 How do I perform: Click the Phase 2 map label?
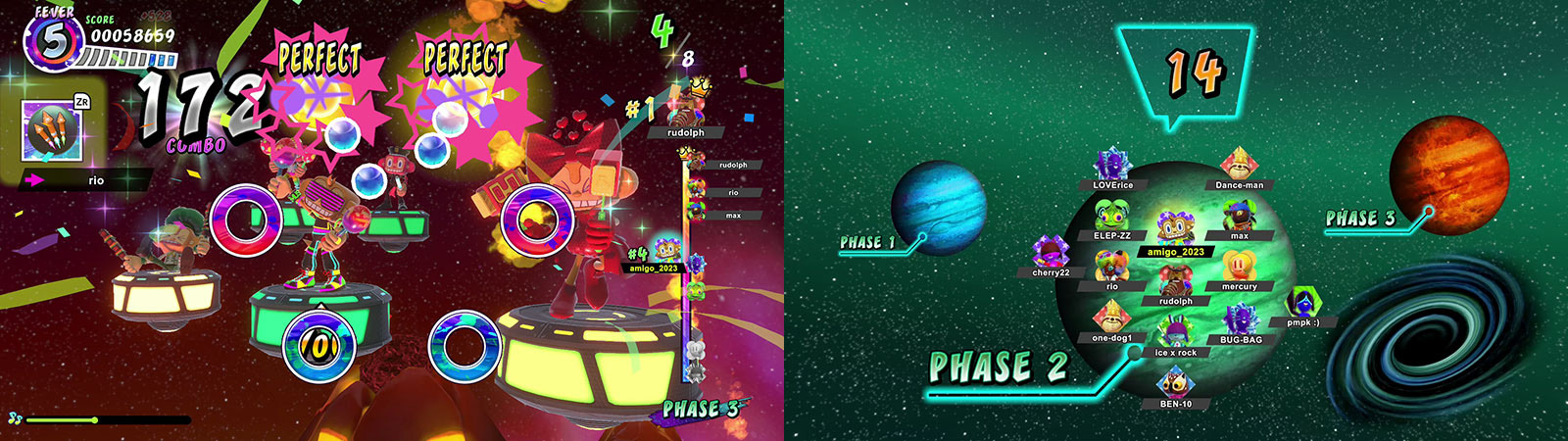[x=998, y=367]
